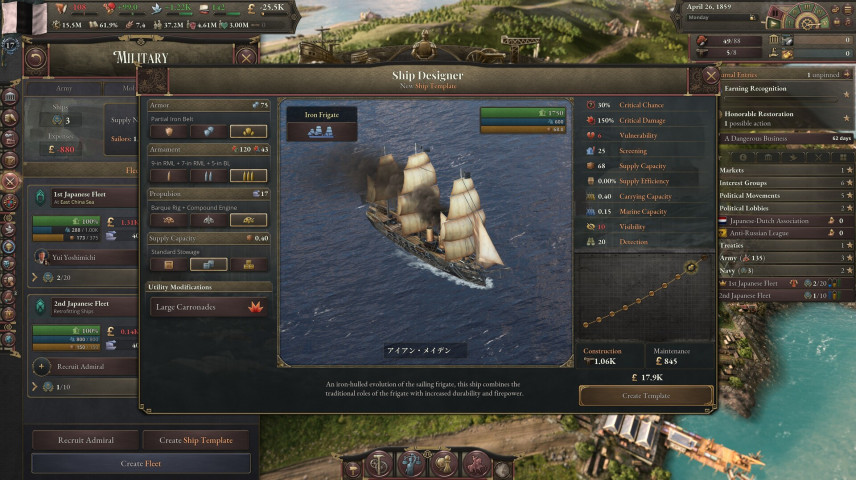Select the 1st Japanese Fleet card
The height and width of the screenshot is (480, 856).
pyautogui.click(x=80, y=197)
